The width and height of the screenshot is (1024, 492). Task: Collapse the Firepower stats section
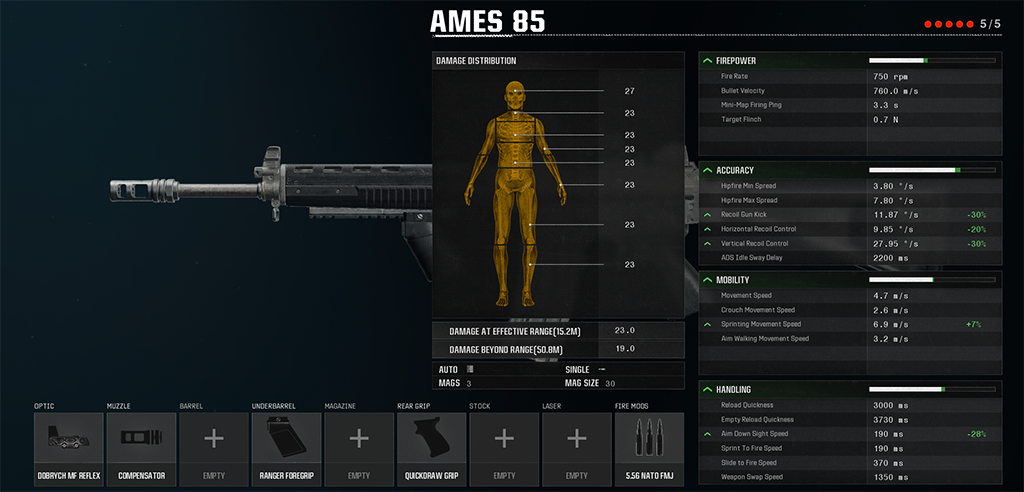pyautogui.click(x=708, y=61)
